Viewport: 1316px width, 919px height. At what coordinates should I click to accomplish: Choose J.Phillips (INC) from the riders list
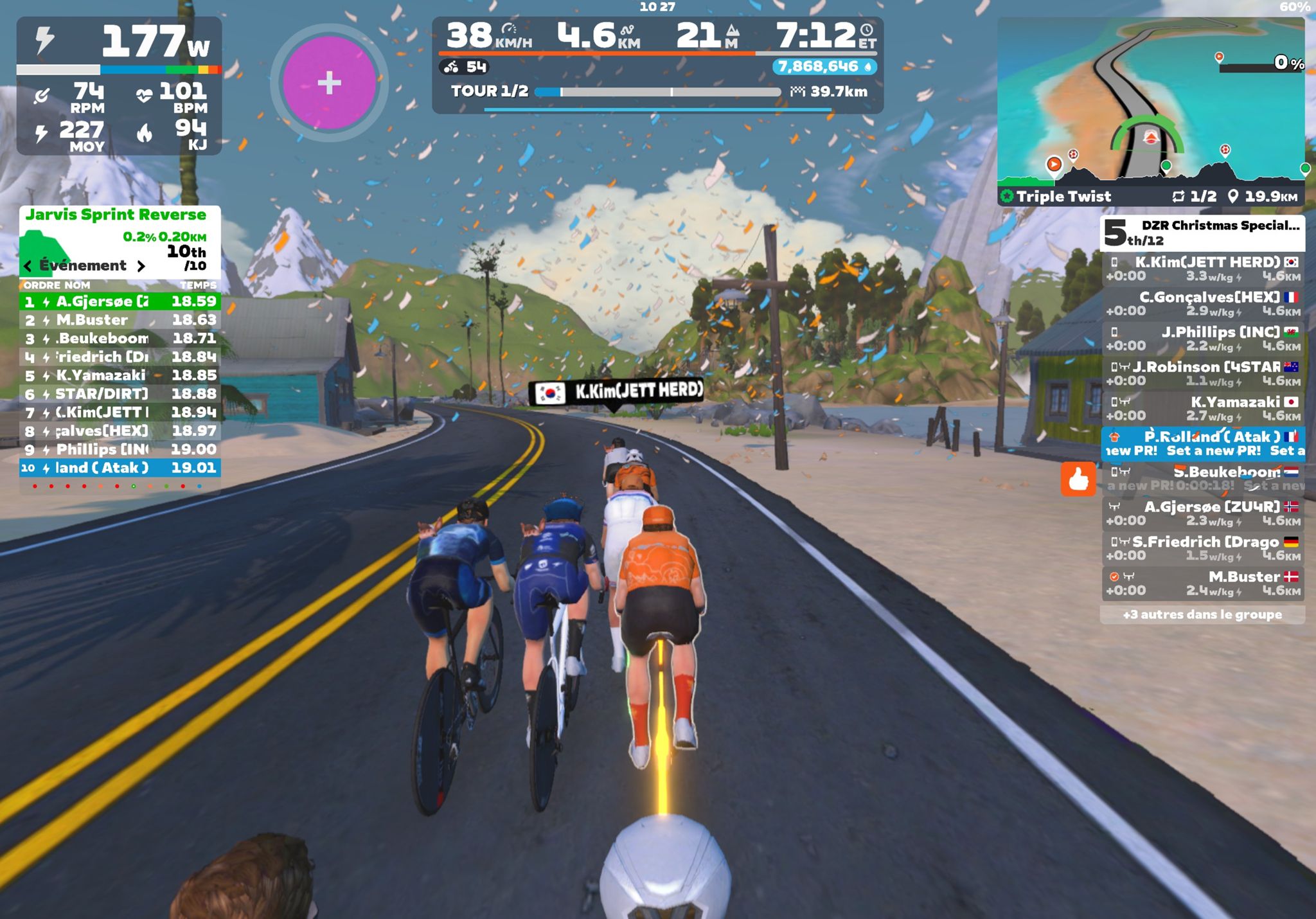pos(1203,338)
